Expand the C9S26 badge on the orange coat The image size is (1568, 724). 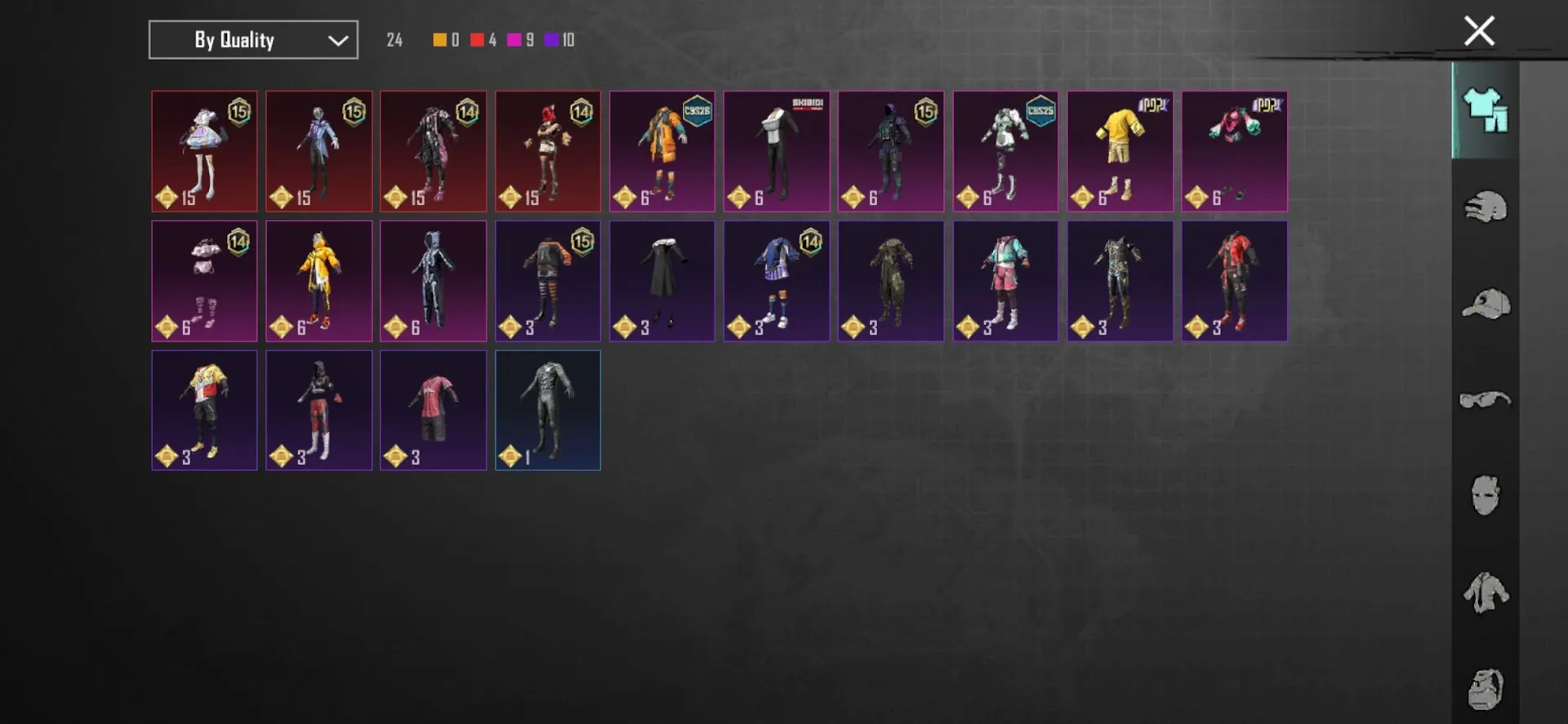tap(696, 112)
